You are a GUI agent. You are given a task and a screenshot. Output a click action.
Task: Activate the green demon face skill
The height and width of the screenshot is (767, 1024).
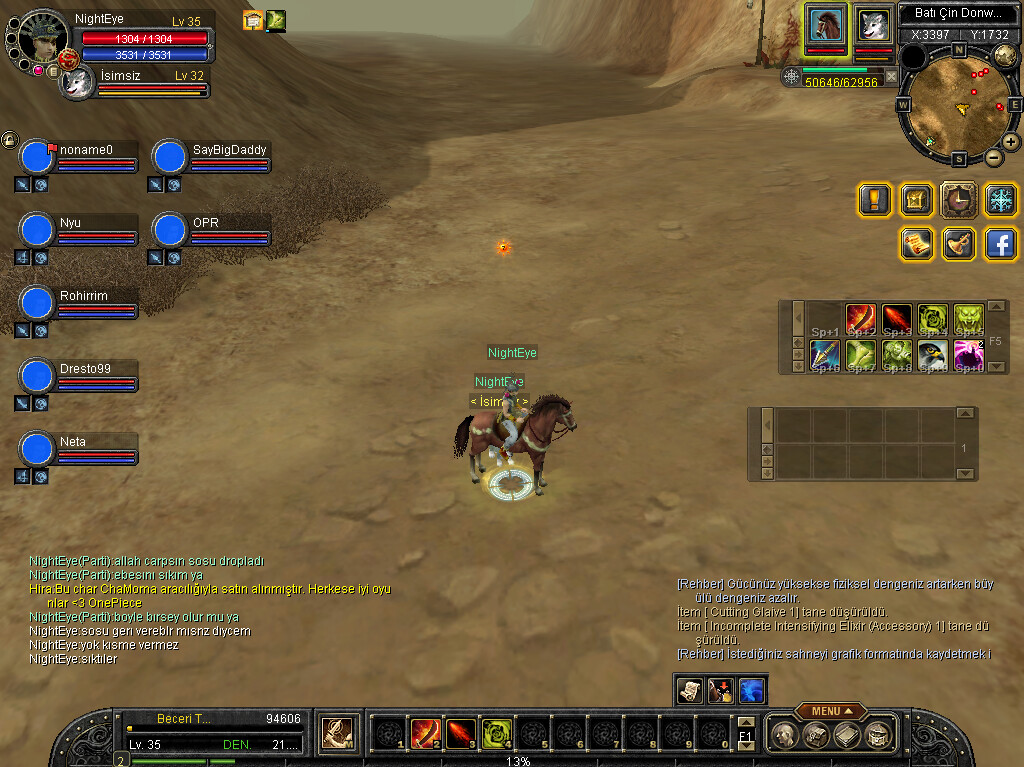point(968,319)
